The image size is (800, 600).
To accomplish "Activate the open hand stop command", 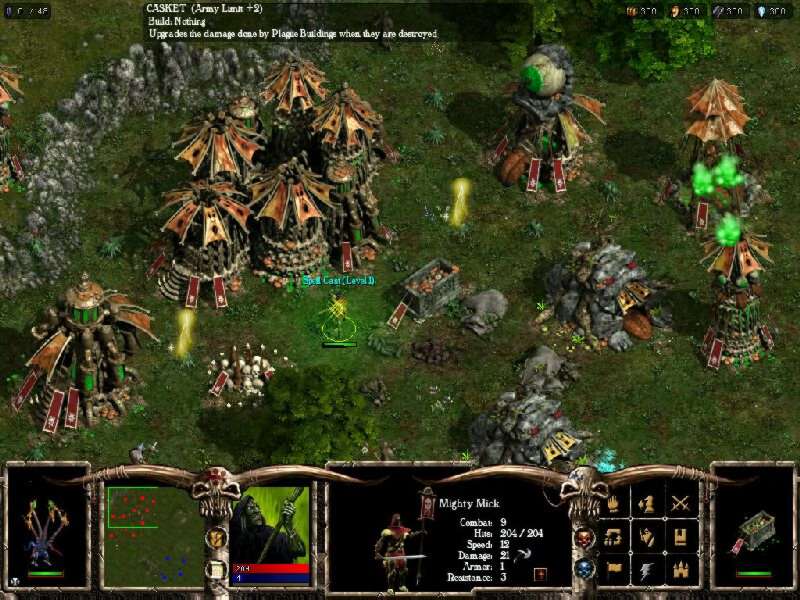I will [x=615, y=504].
